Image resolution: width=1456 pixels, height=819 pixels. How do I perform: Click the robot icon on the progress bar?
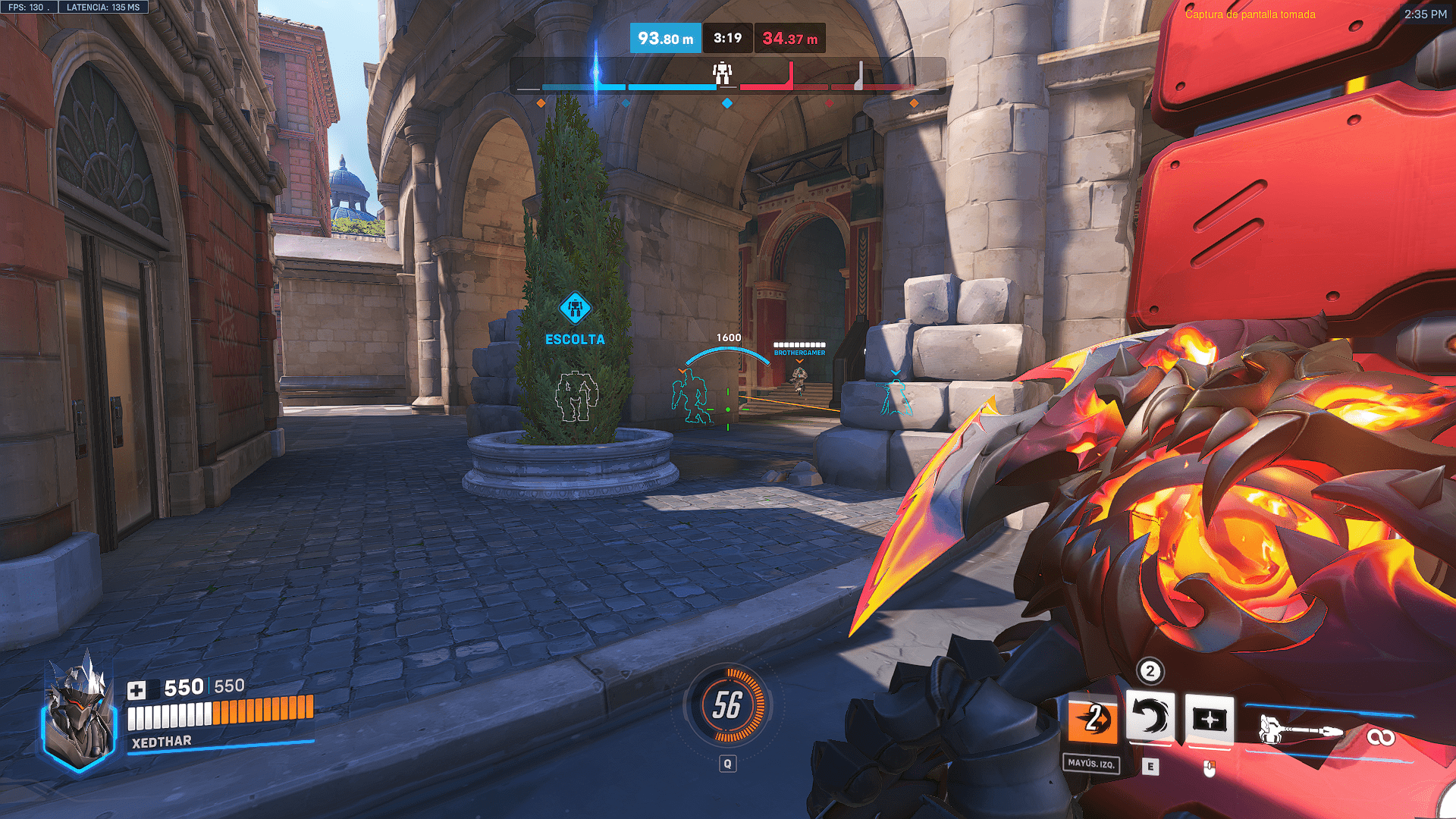coord(722,74)
